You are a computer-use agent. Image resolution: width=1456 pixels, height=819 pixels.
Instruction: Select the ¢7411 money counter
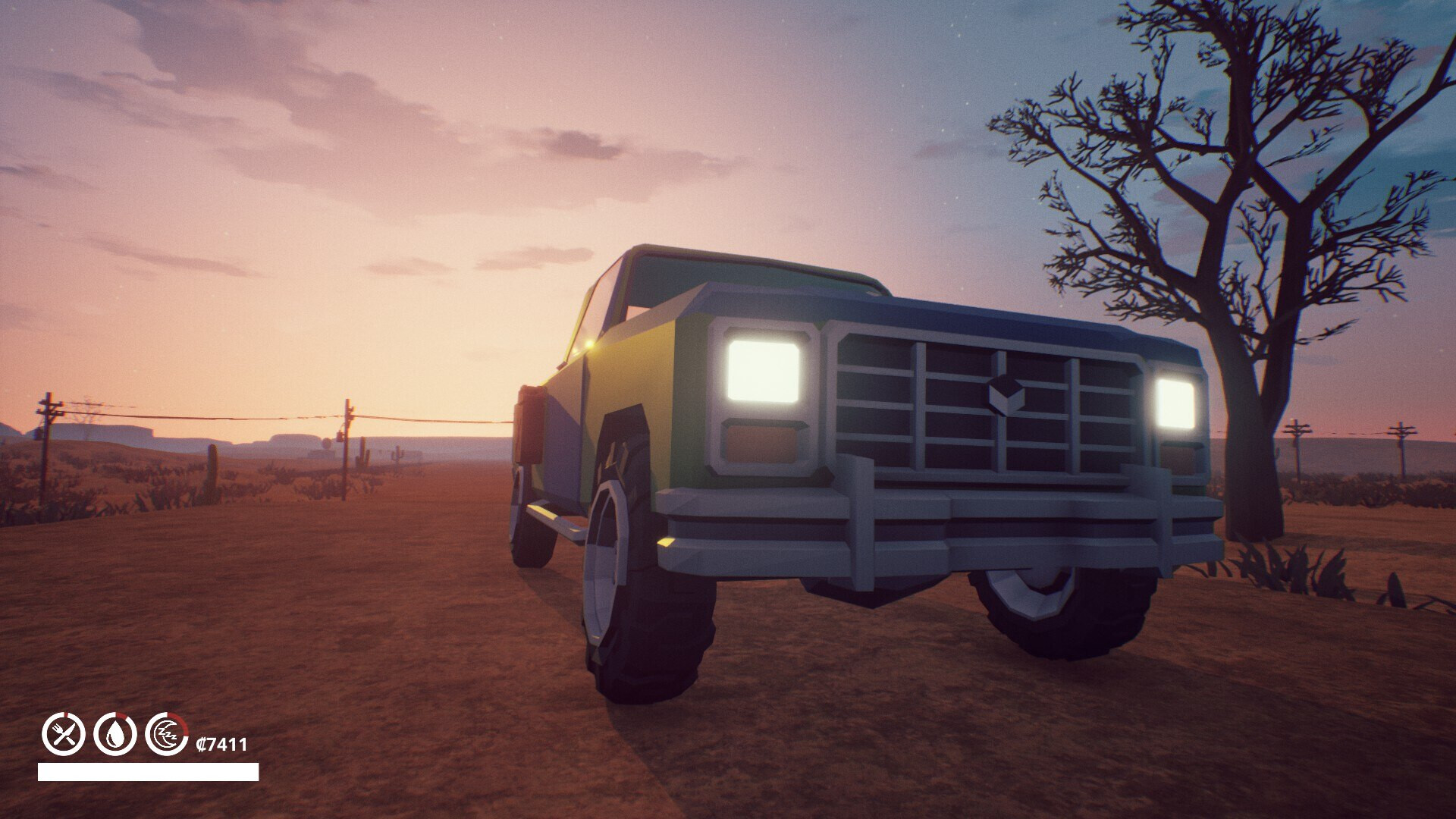coord(221,744)
